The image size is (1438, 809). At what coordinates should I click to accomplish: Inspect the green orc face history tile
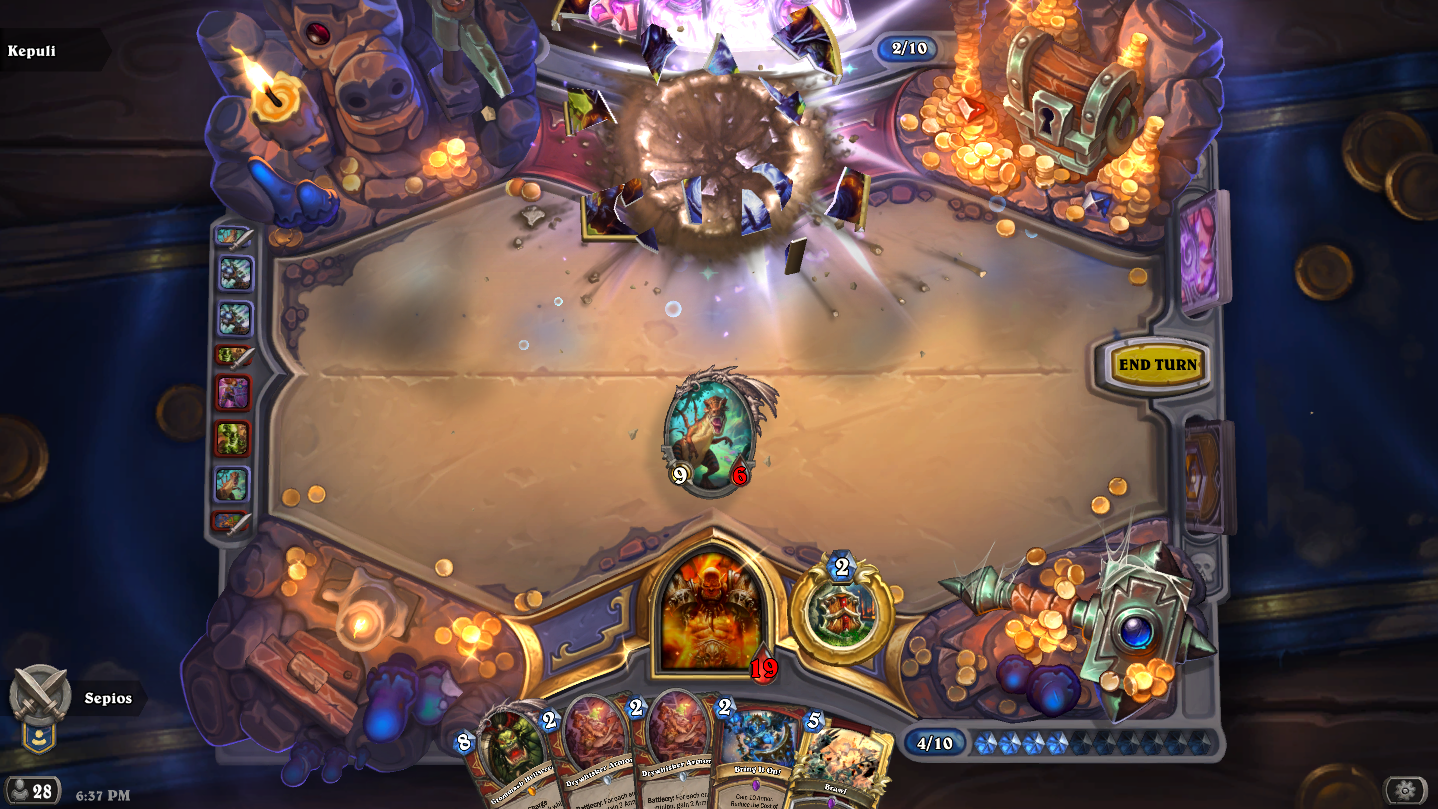(x=233, y=438)
